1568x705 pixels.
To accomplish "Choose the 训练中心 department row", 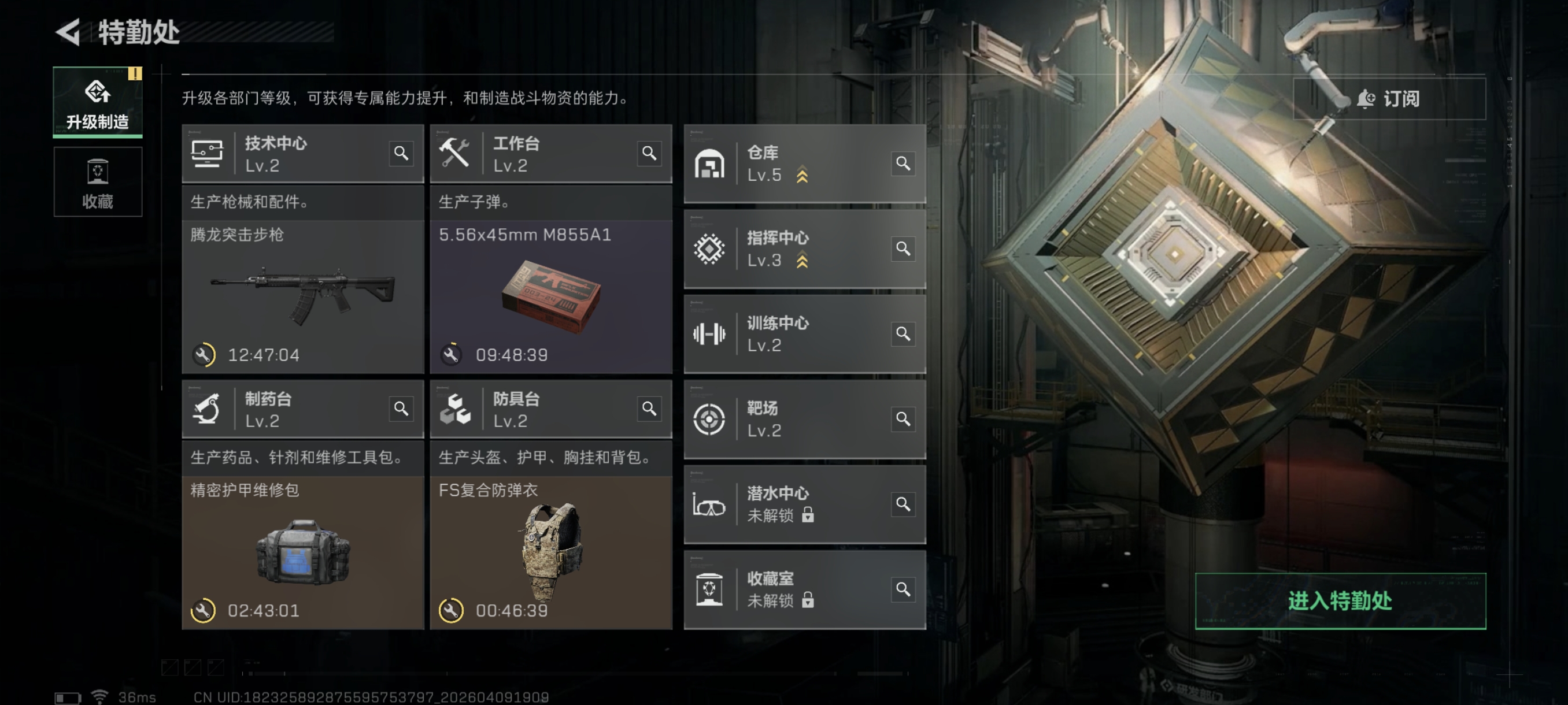I will (x=792, y=334).
